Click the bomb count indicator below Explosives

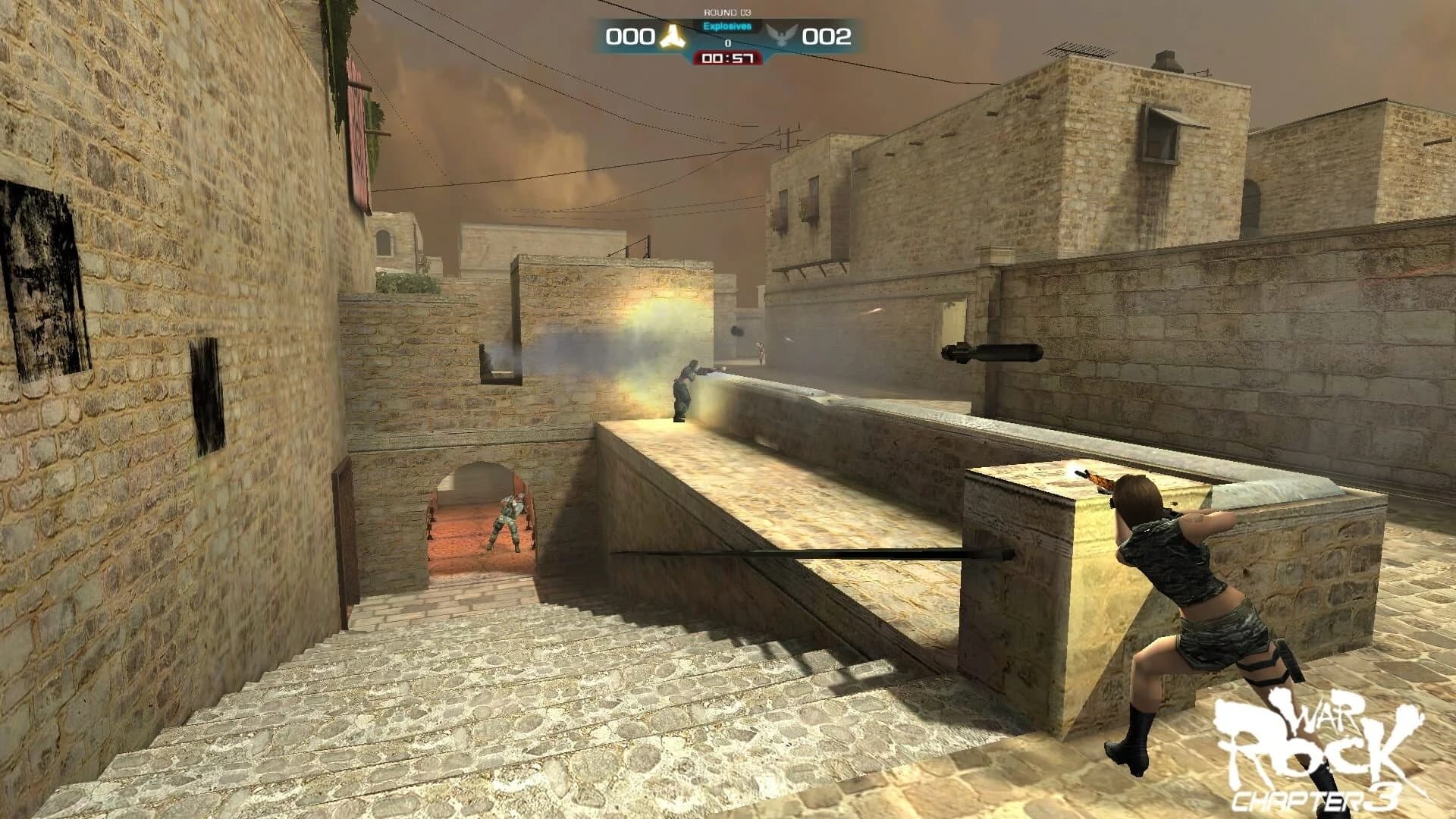point(729,42)
